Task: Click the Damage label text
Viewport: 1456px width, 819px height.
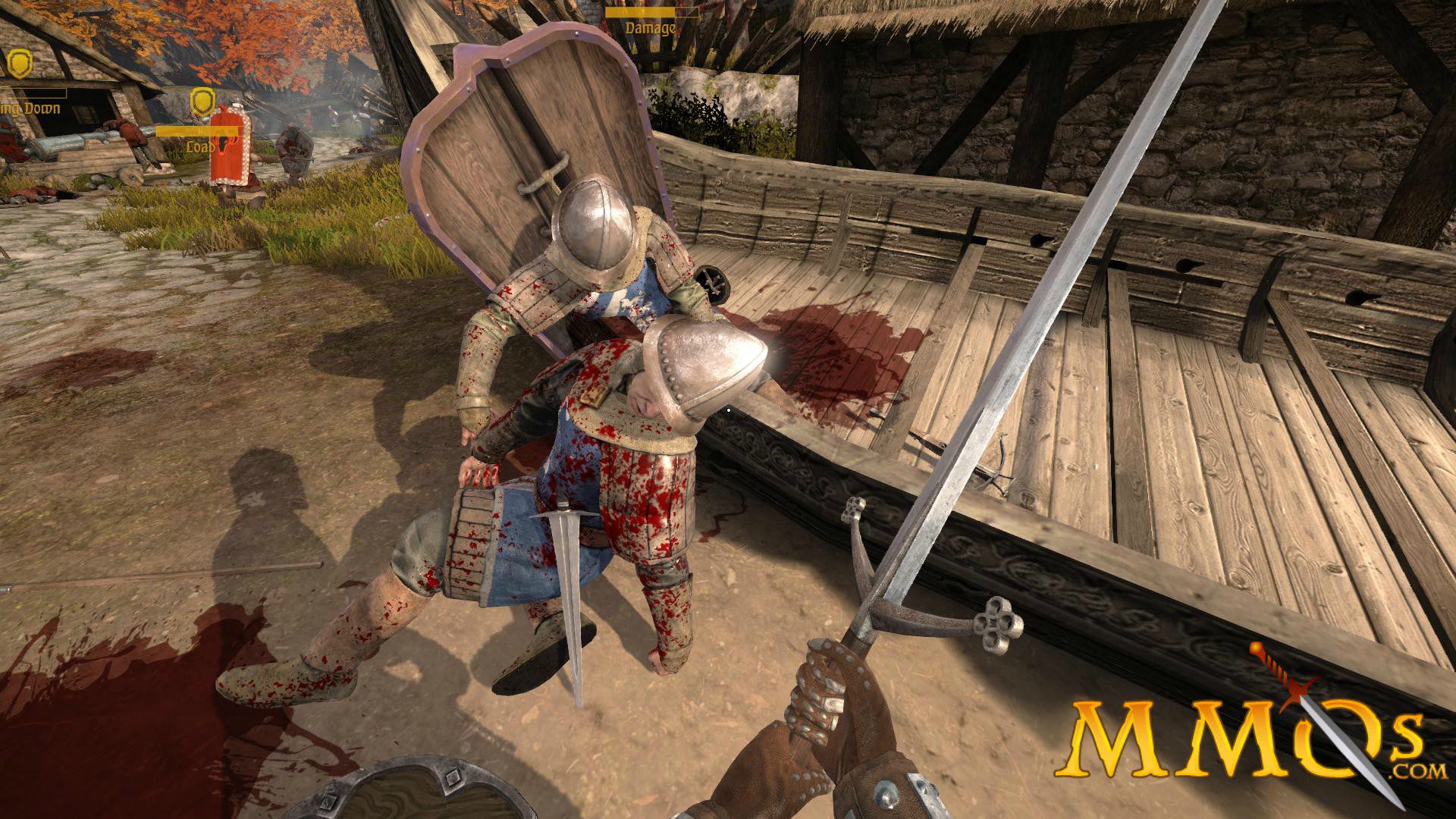Action: pos(651,27)
